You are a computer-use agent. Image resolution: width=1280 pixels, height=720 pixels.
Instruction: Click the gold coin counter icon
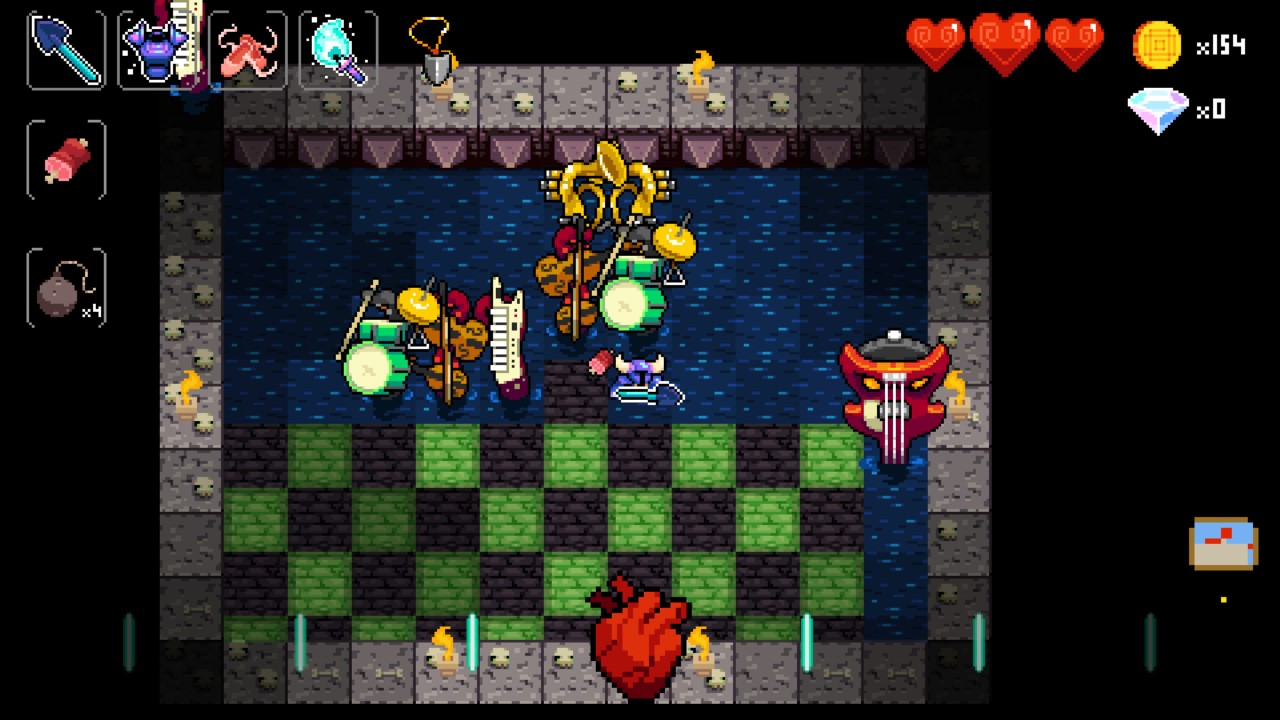(1158, 44)
